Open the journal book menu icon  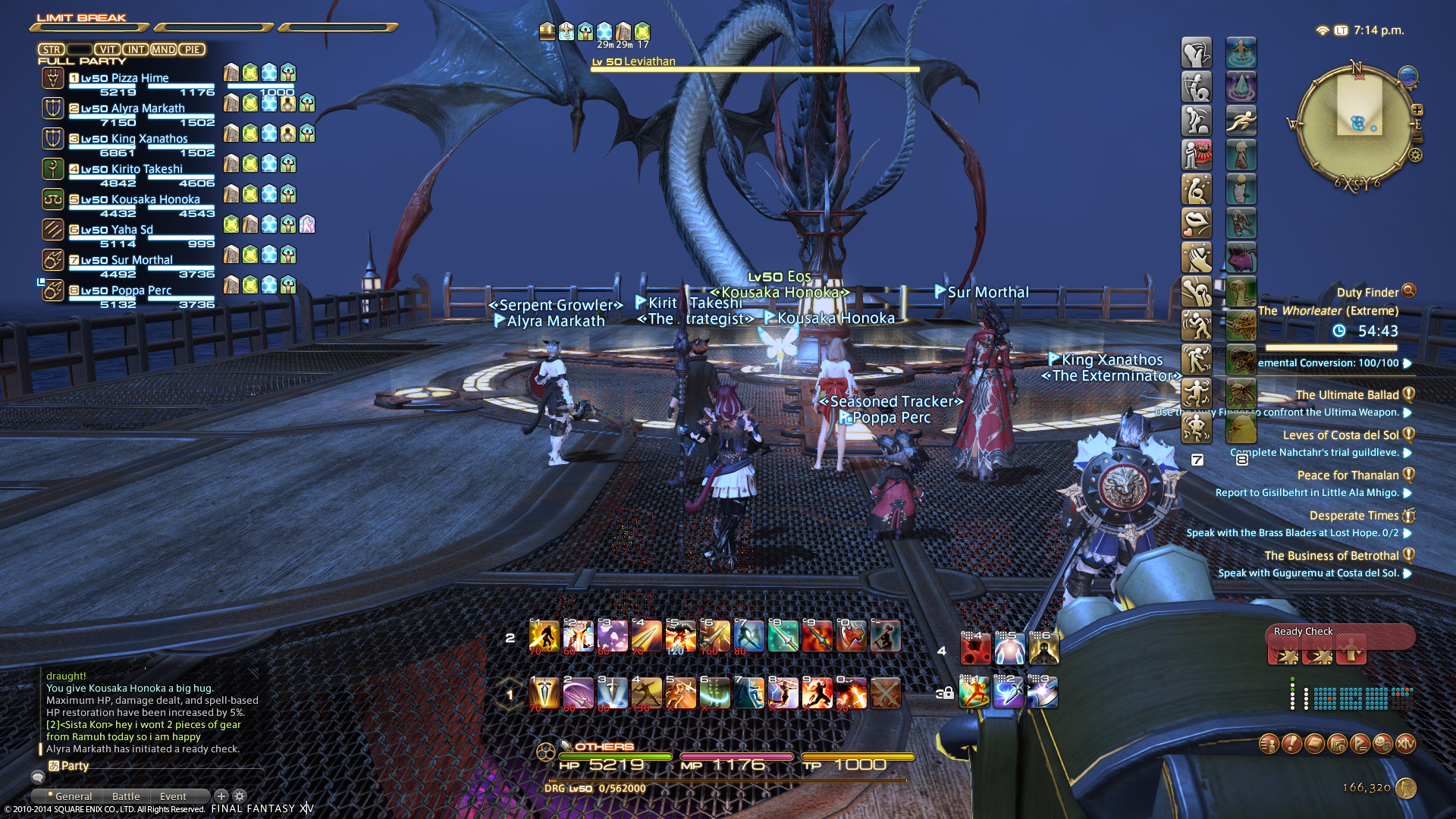pos(1314,744)
